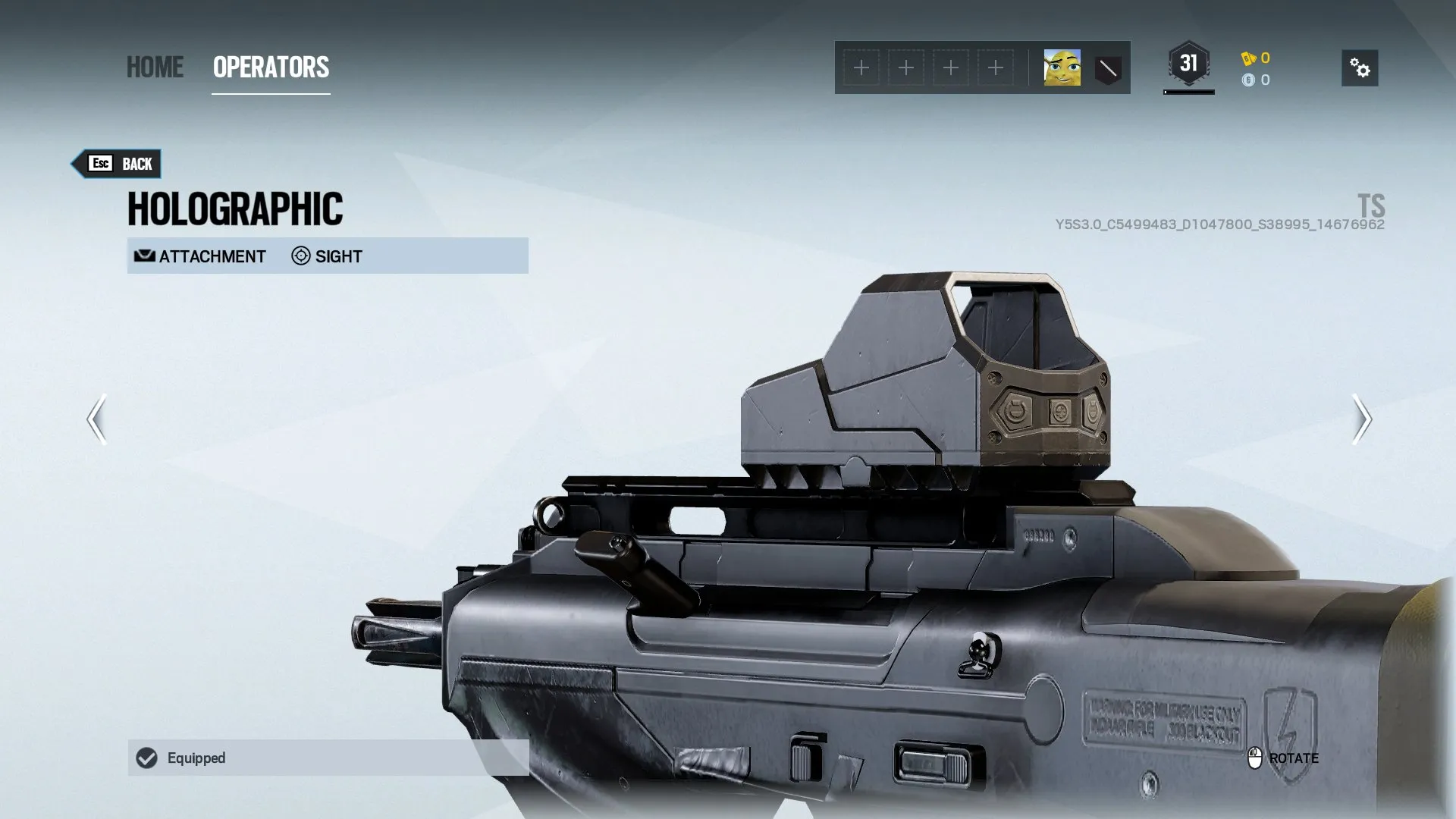Viewport: 1456px width, 819px height.
Task: Select the black rank emblem next to avatar
Action: (x=1108, y=69)
